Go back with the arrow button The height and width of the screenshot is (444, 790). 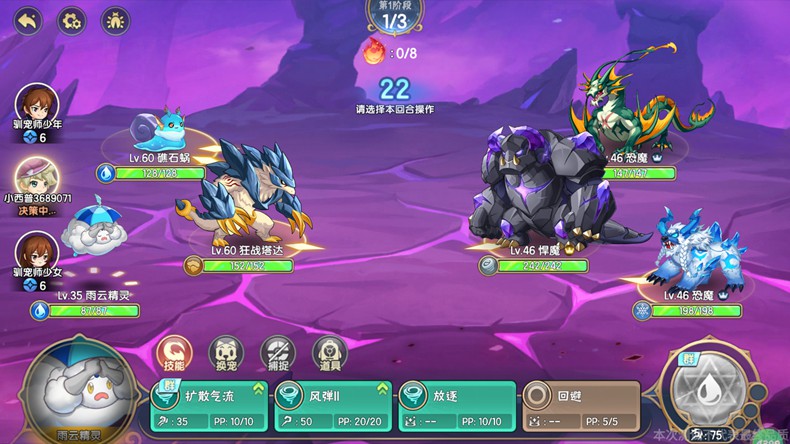pyautogui.click(x=28, y=20)
